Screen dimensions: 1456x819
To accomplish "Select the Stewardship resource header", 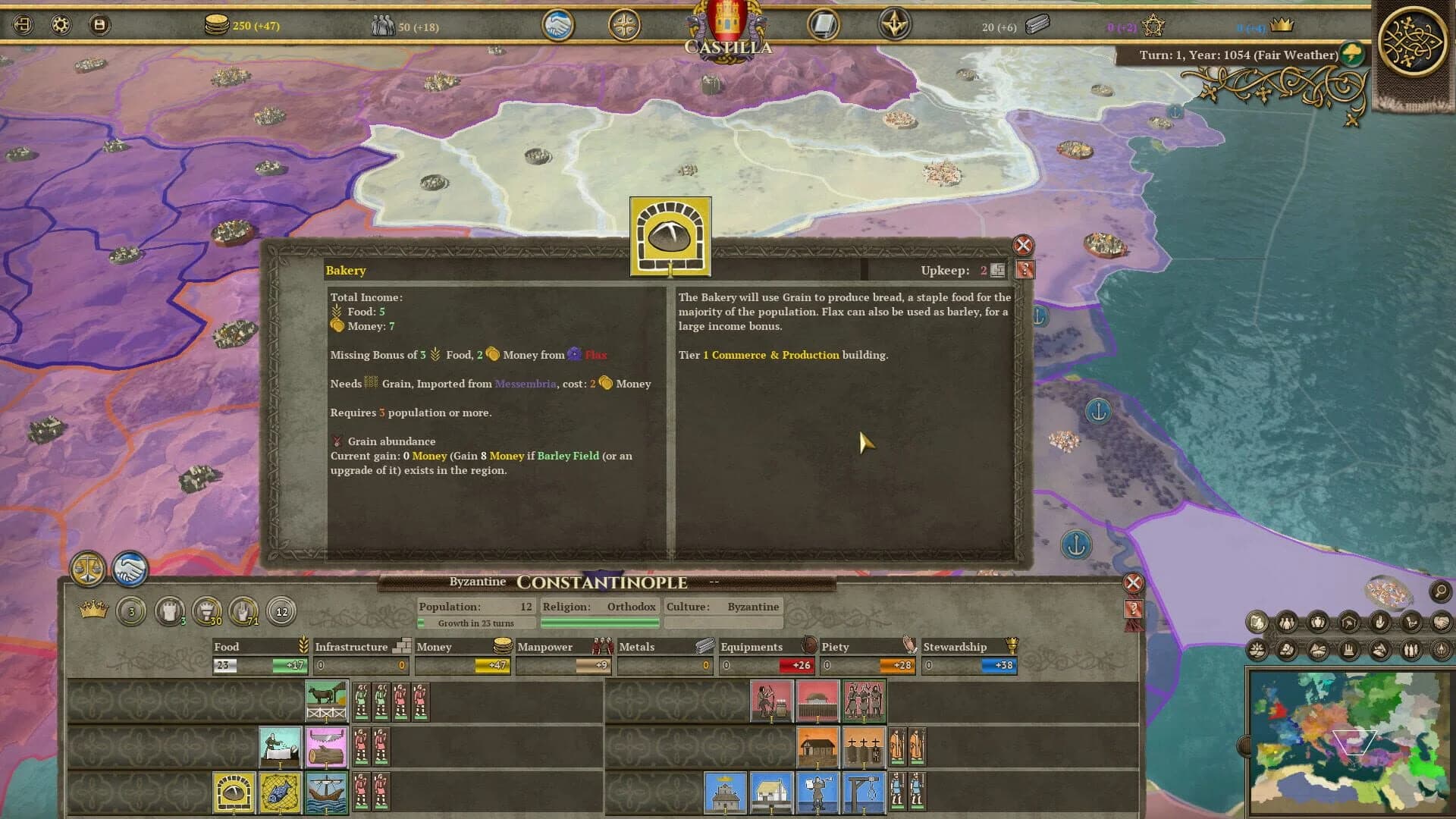I will tap(955, 647).
